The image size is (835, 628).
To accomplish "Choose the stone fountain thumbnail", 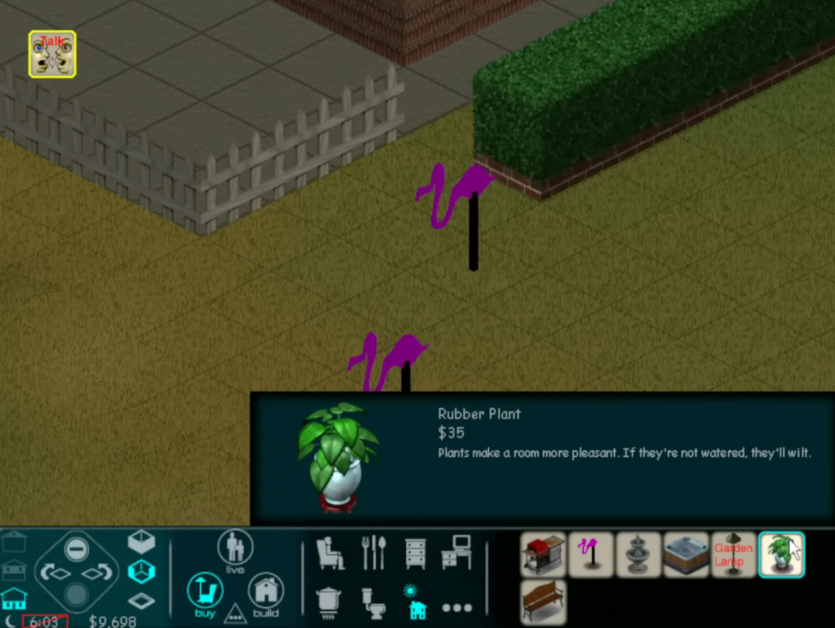I will tap(638, 554).
